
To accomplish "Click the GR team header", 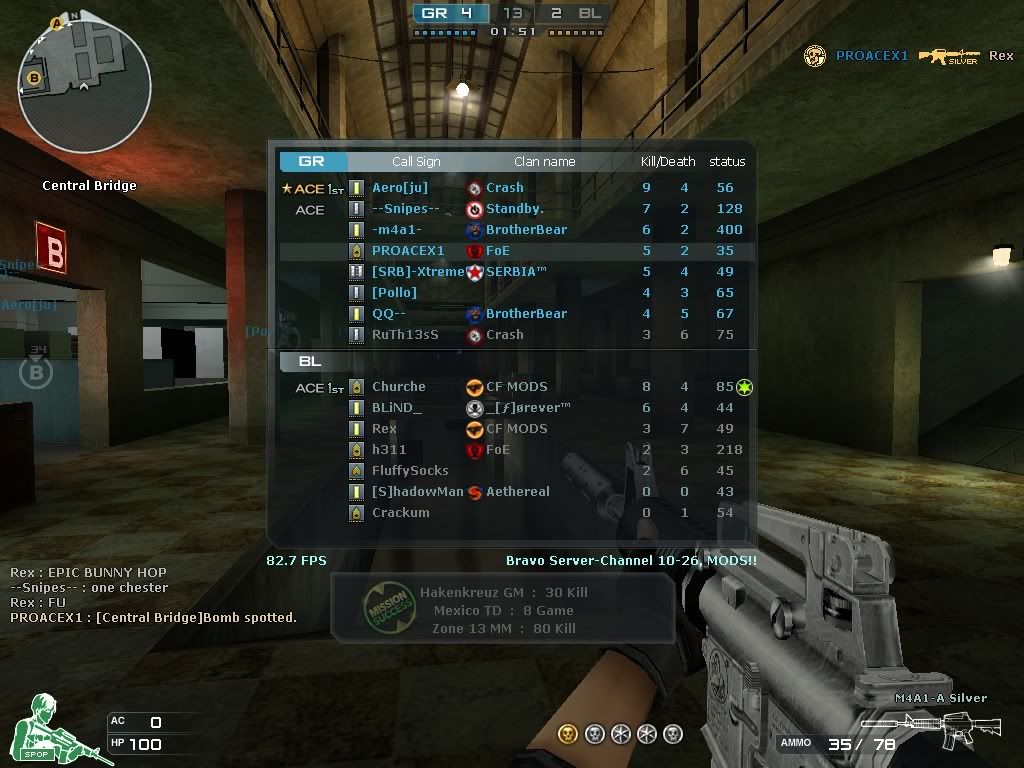I will (312, 161).
